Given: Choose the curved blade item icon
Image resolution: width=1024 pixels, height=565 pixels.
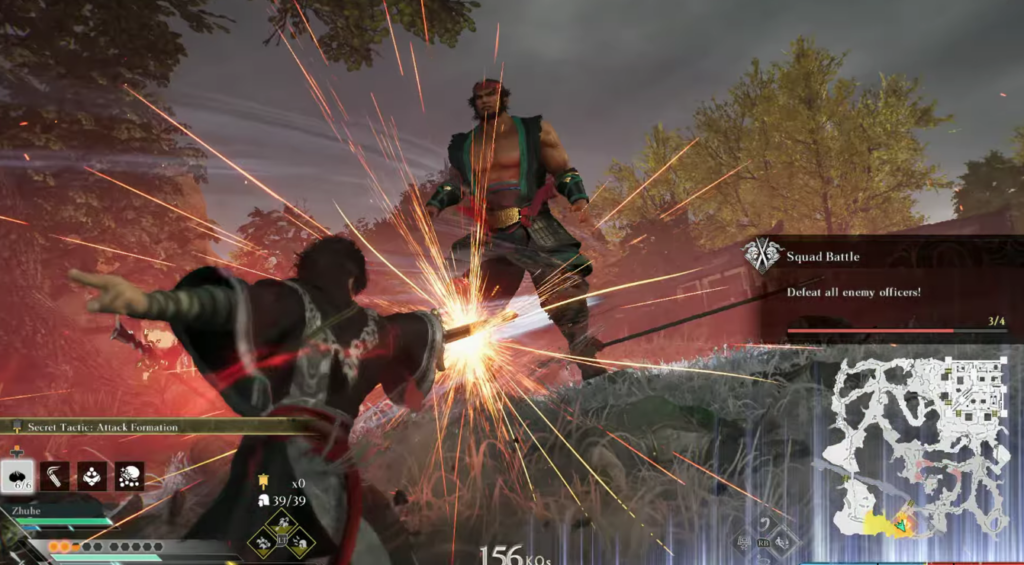Looking at the screenshot, I should click(55, 476).
